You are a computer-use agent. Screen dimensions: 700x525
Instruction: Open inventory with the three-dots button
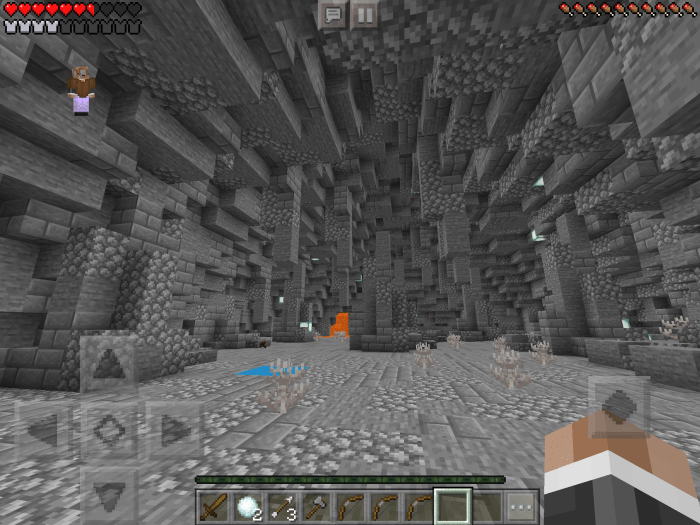tap(520, 507)
